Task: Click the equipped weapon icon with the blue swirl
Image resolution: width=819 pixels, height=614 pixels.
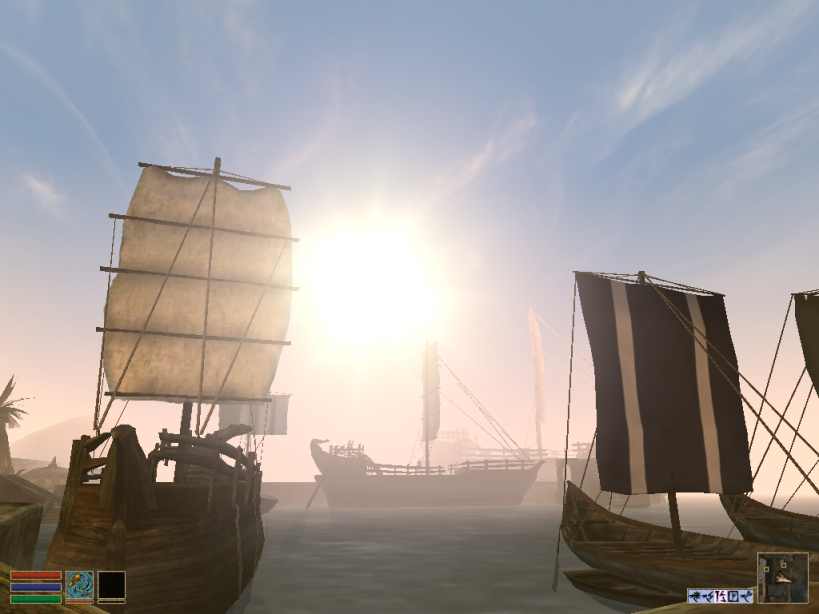Action: pos(79,585)
